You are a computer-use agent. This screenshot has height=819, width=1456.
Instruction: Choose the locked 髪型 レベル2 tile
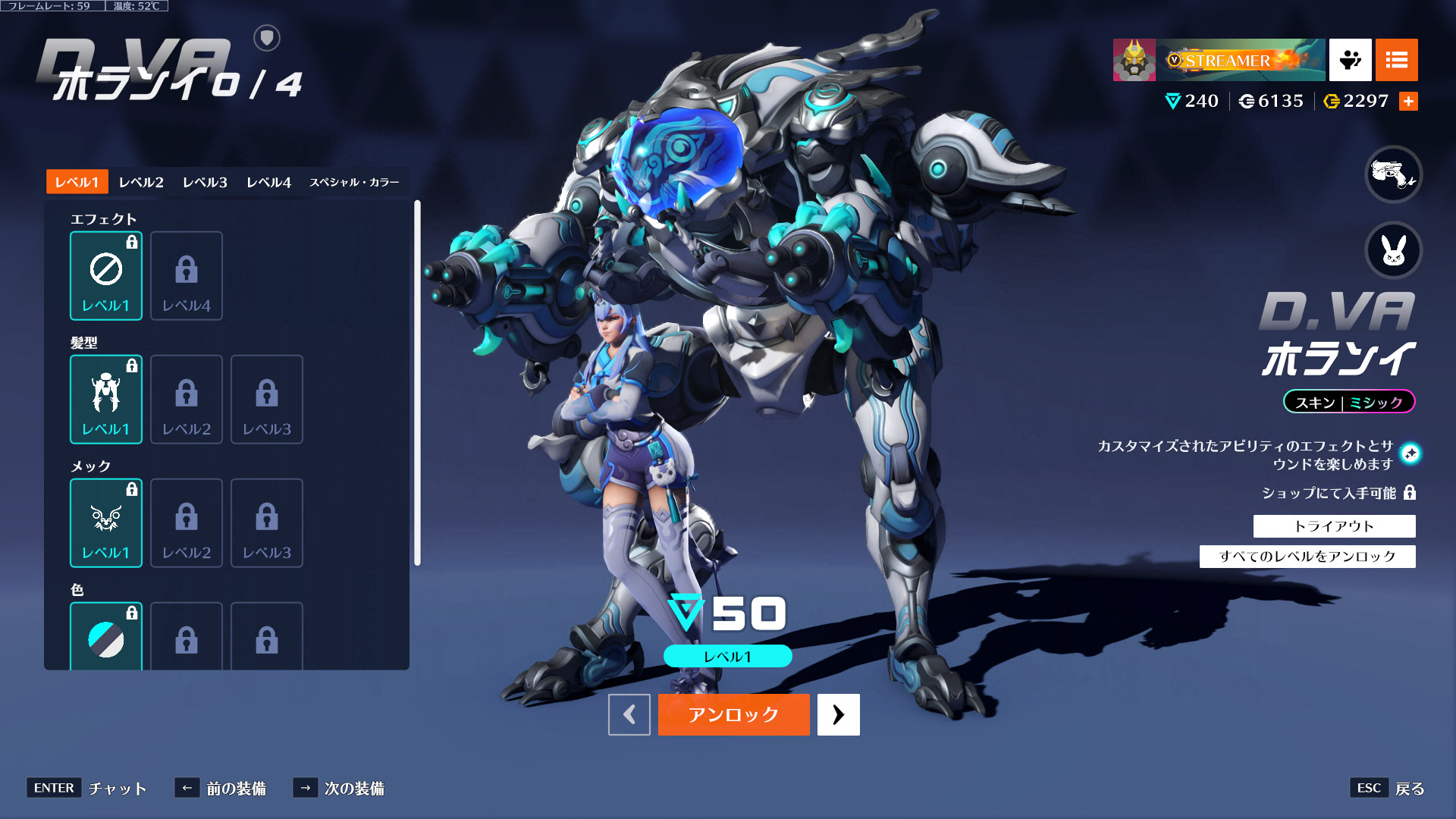click(187, 399)
